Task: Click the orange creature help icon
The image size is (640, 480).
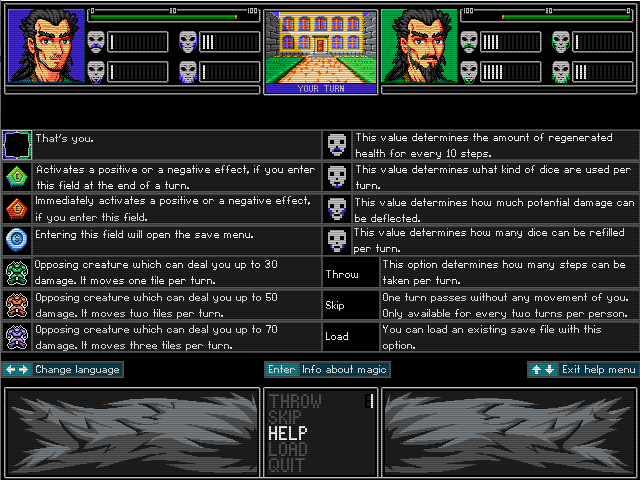Action: [17, 304]
